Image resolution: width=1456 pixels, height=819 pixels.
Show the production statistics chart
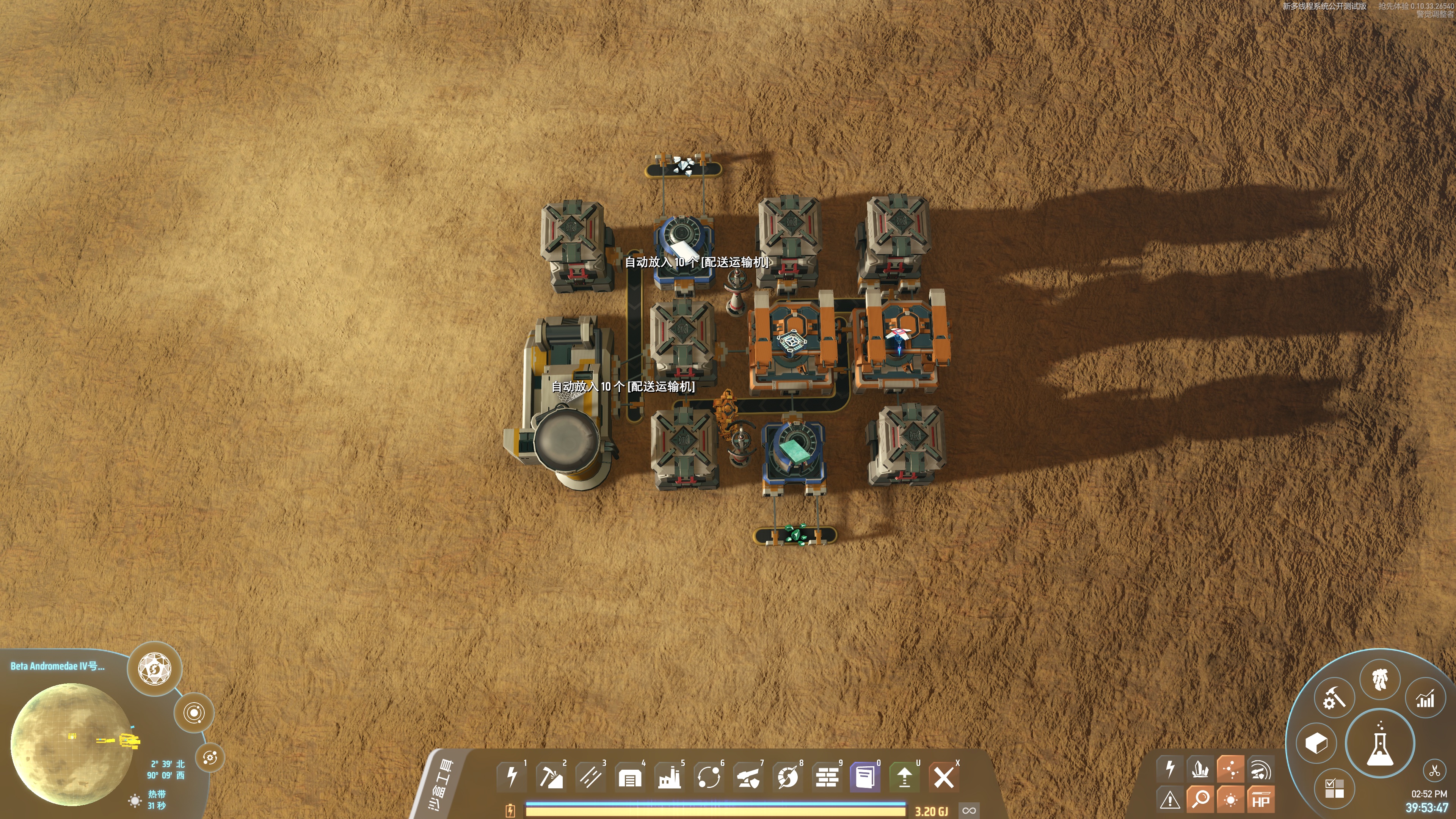click(x=1425, y=700)
